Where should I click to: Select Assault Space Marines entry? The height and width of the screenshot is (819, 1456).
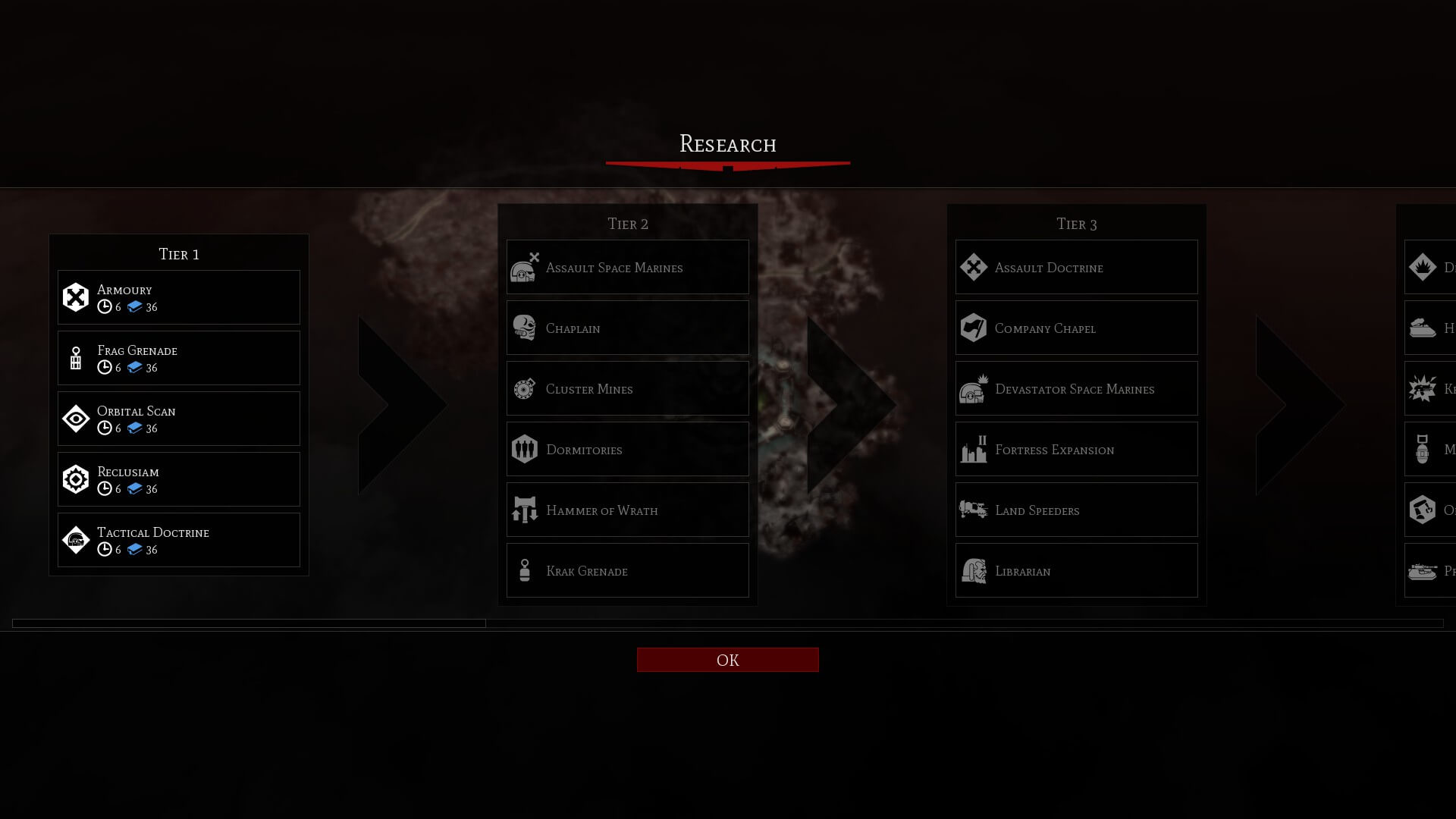627,267
